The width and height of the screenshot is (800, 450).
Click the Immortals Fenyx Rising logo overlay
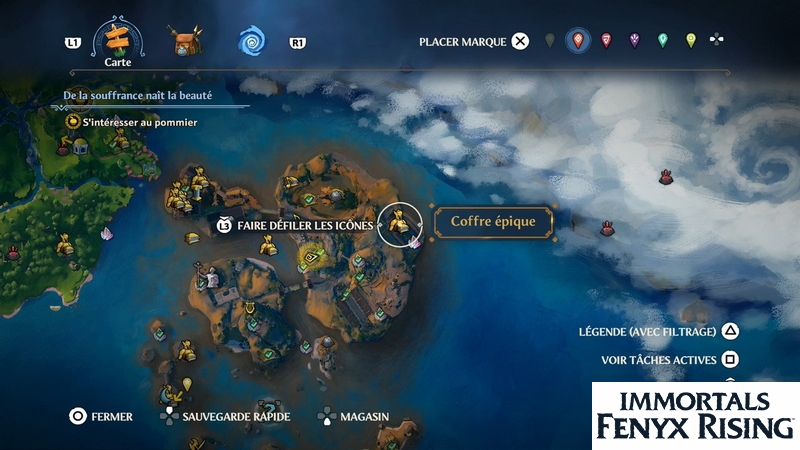click(x=695, y=415)
